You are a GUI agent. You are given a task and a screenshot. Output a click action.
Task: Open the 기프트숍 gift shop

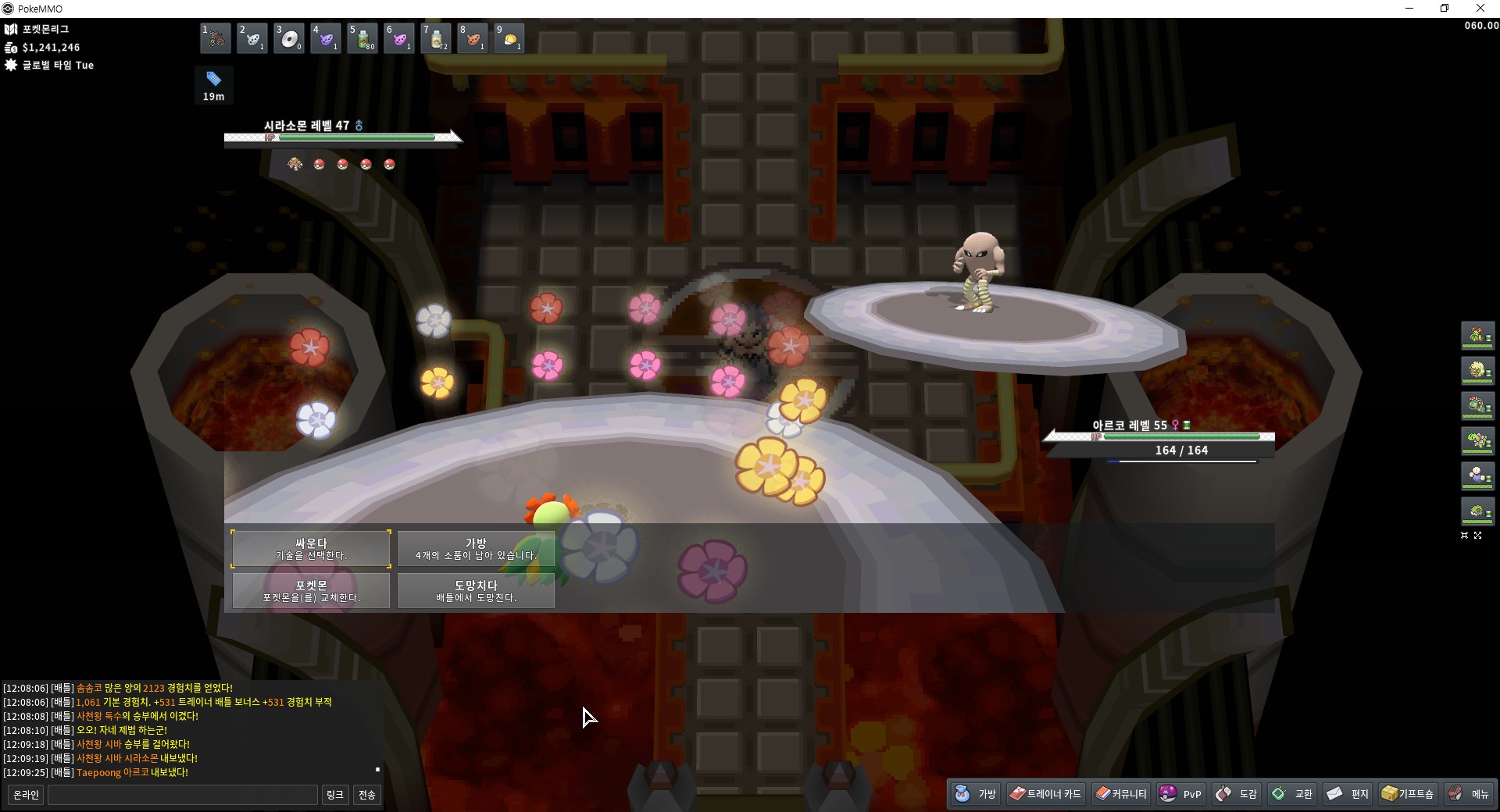[x=1408, y=794]
